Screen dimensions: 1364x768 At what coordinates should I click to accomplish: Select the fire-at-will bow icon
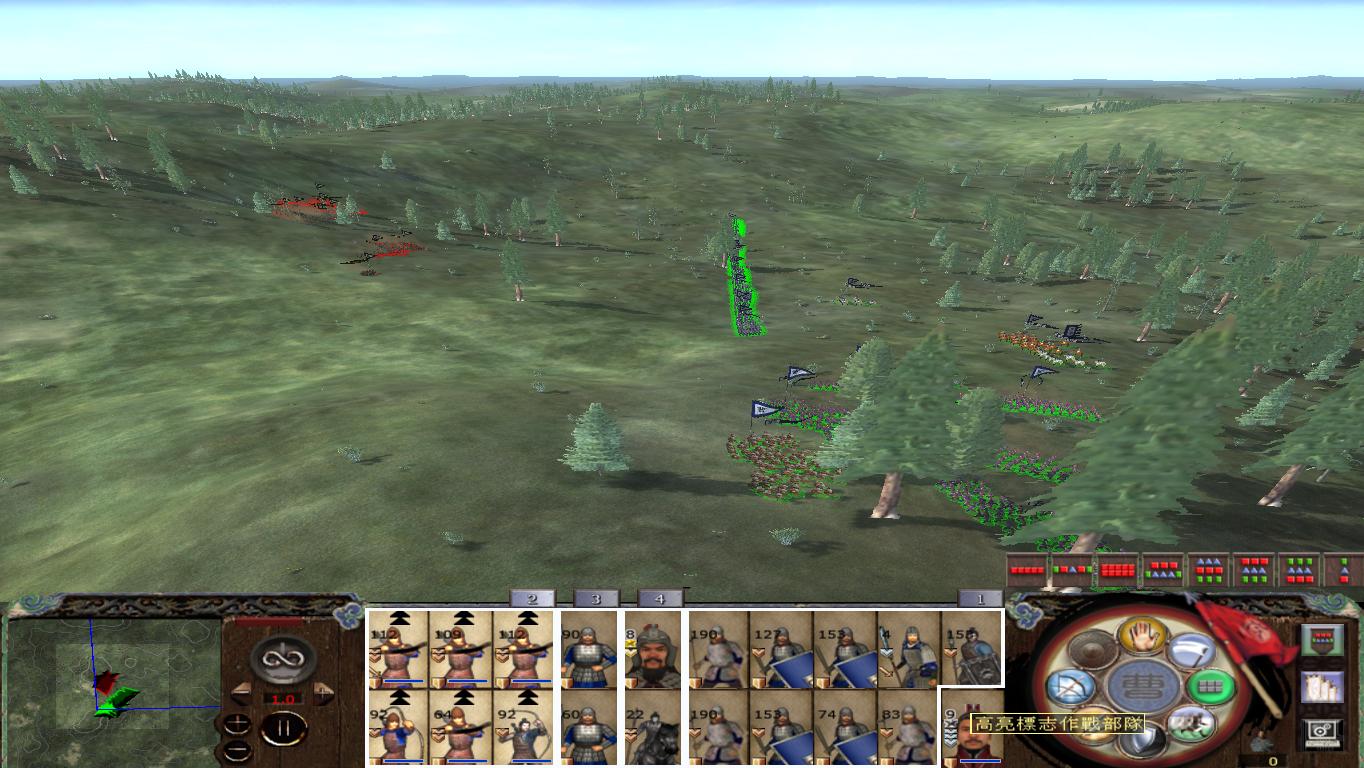click(1072, 687)
